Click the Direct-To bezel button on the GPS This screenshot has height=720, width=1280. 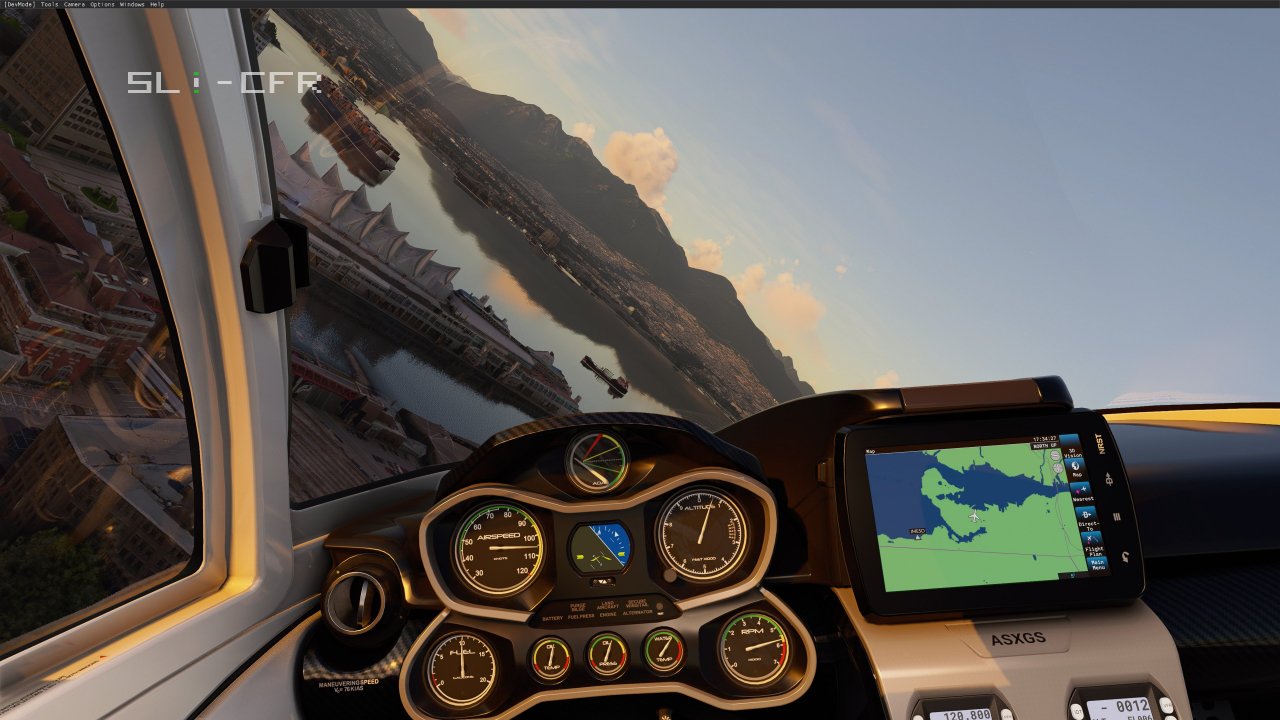point(1110,479)
